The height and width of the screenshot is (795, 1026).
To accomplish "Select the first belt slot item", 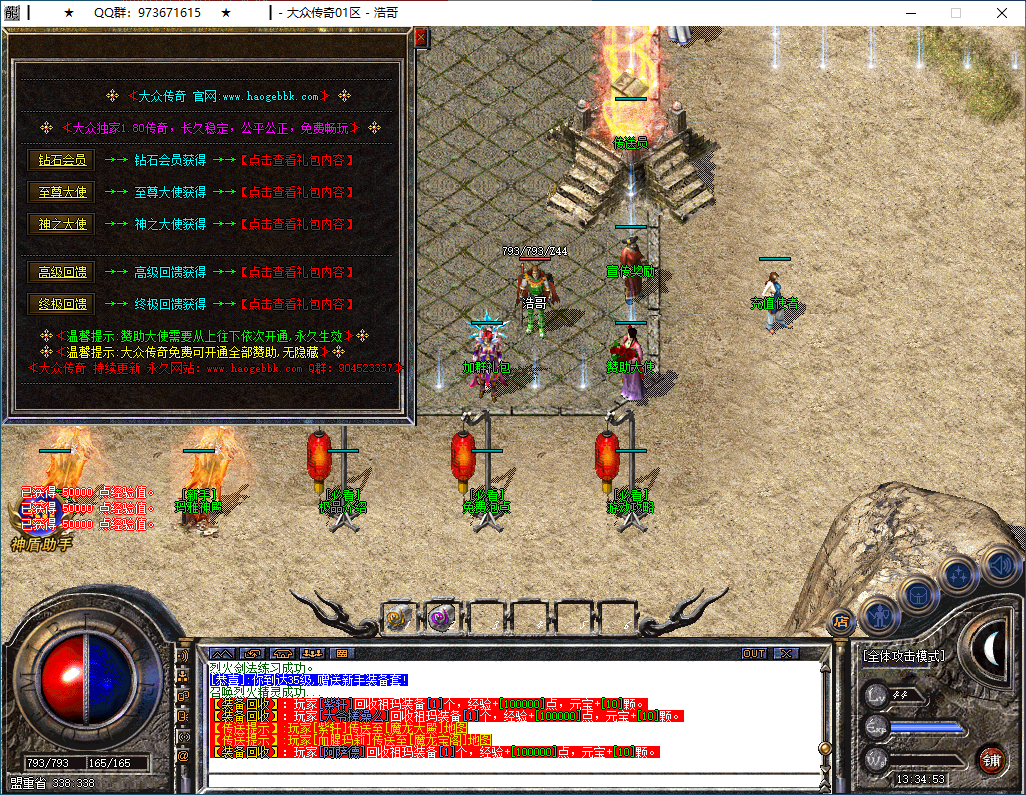I will point(400,619).
